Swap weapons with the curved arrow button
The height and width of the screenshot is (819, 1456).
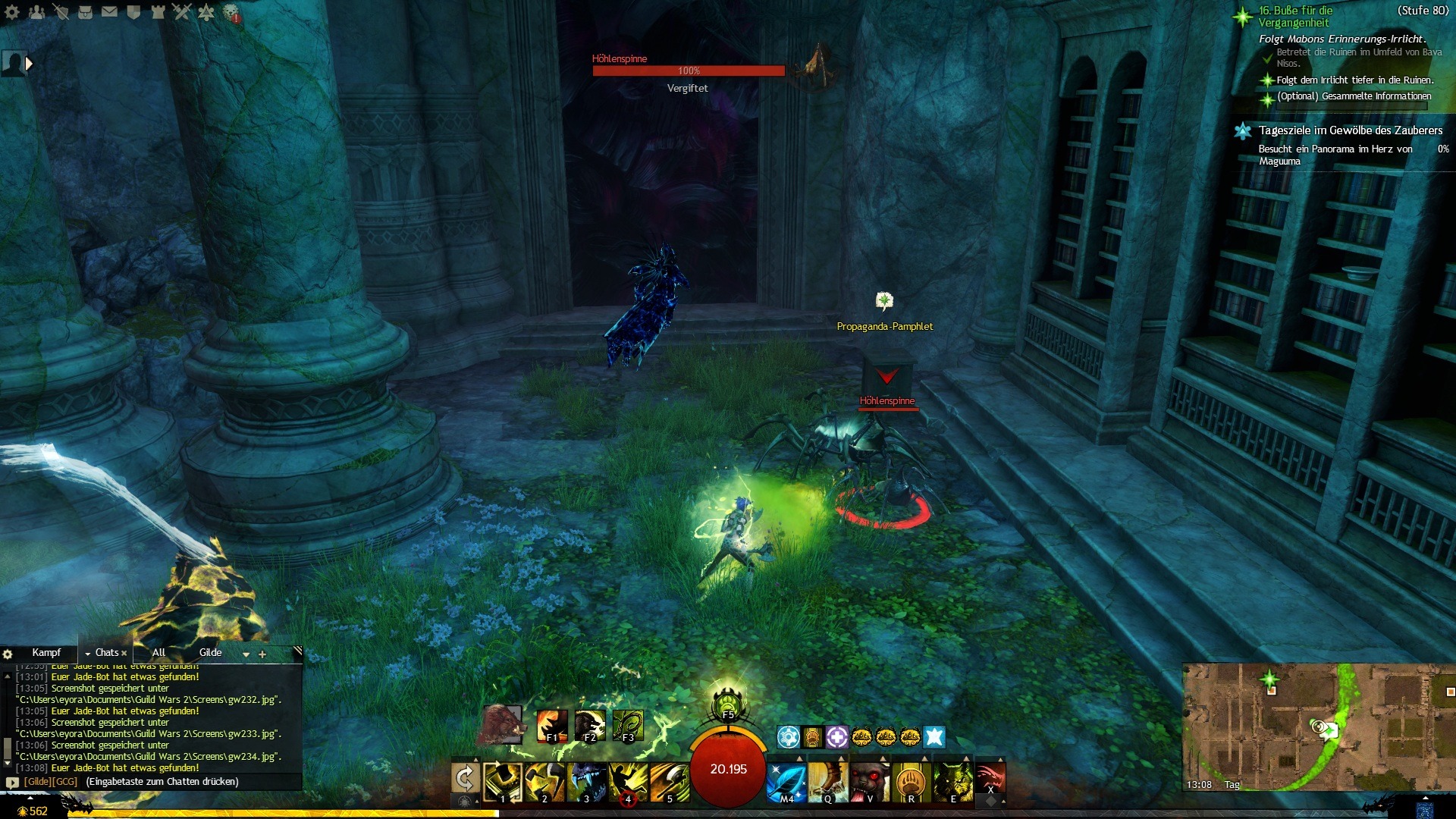465,779
